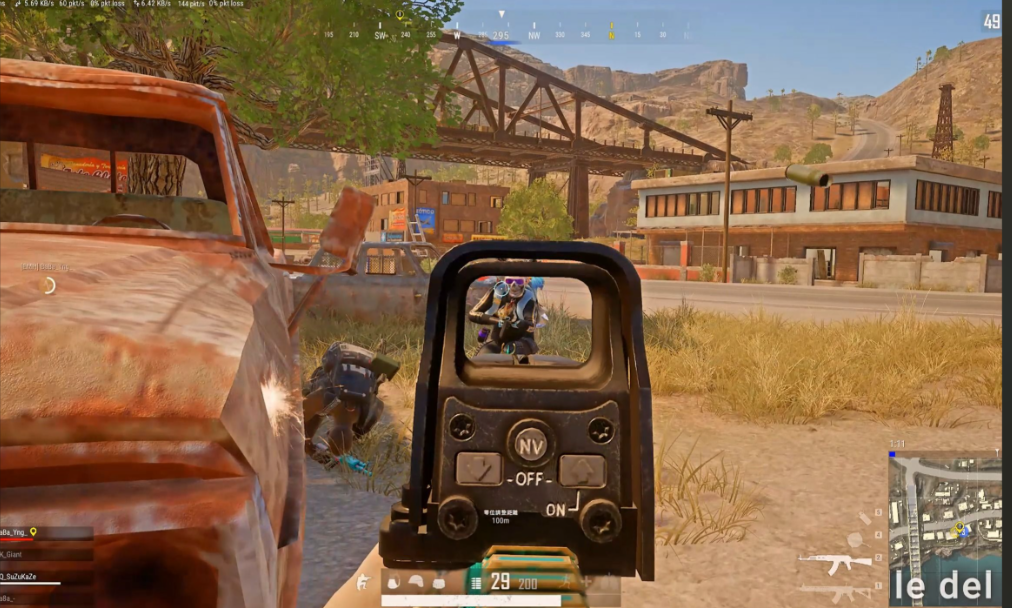The width and height of the screenshot is (1012, 608).
Task: Click the backpack equipment icon
Action: pos(393,582)
